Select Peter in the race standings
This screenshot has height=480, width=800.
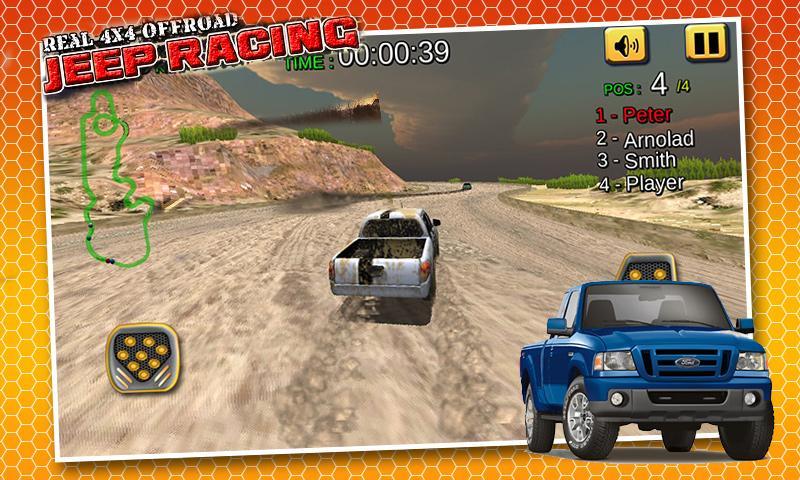(634, 115)
